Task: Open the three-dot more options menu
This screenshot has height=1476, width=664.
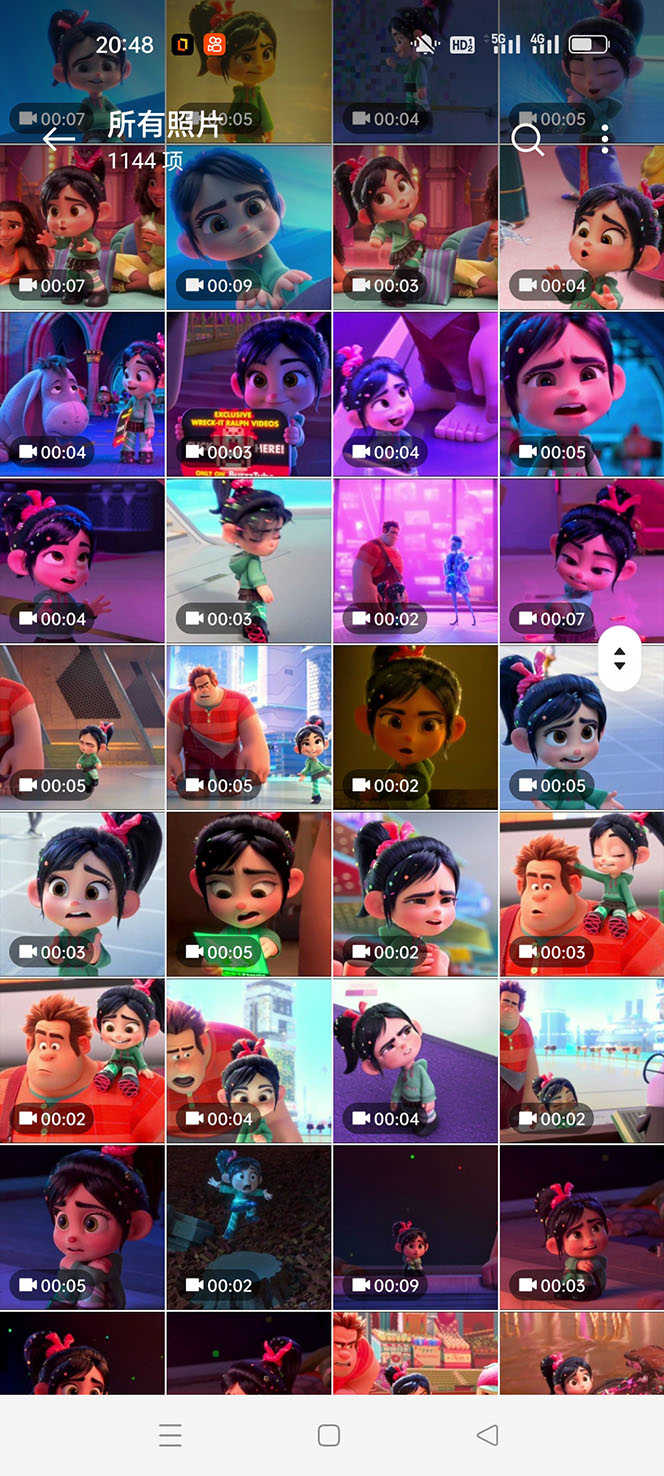Action: [605, 139]
